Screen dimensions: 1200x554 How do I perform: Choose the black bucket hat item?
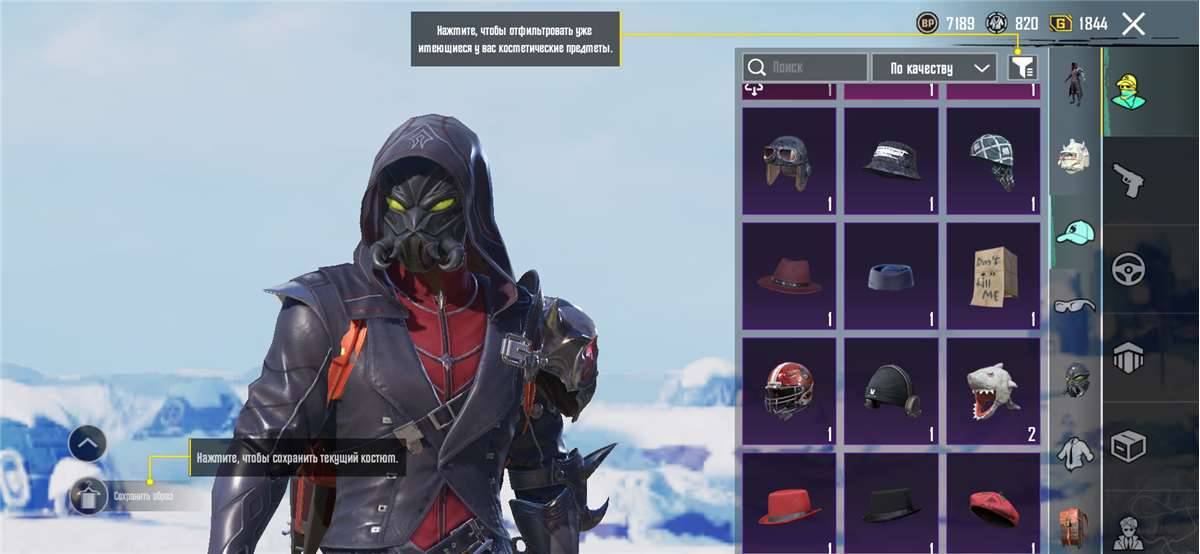[891, 160]
